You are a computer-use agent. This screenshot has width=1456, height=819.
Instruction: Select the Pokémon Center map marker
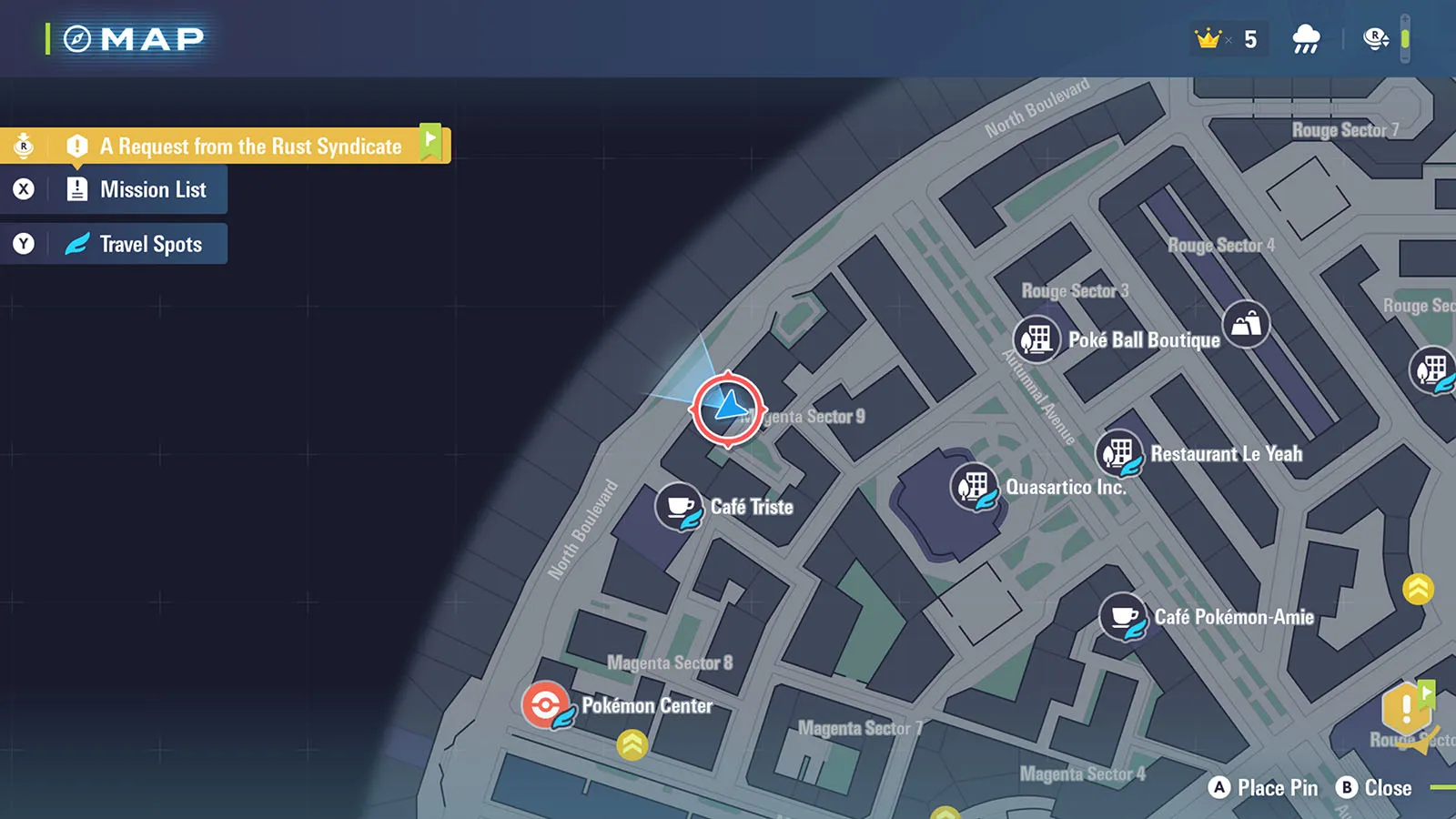pyautogui.click(x=546, y=705)
